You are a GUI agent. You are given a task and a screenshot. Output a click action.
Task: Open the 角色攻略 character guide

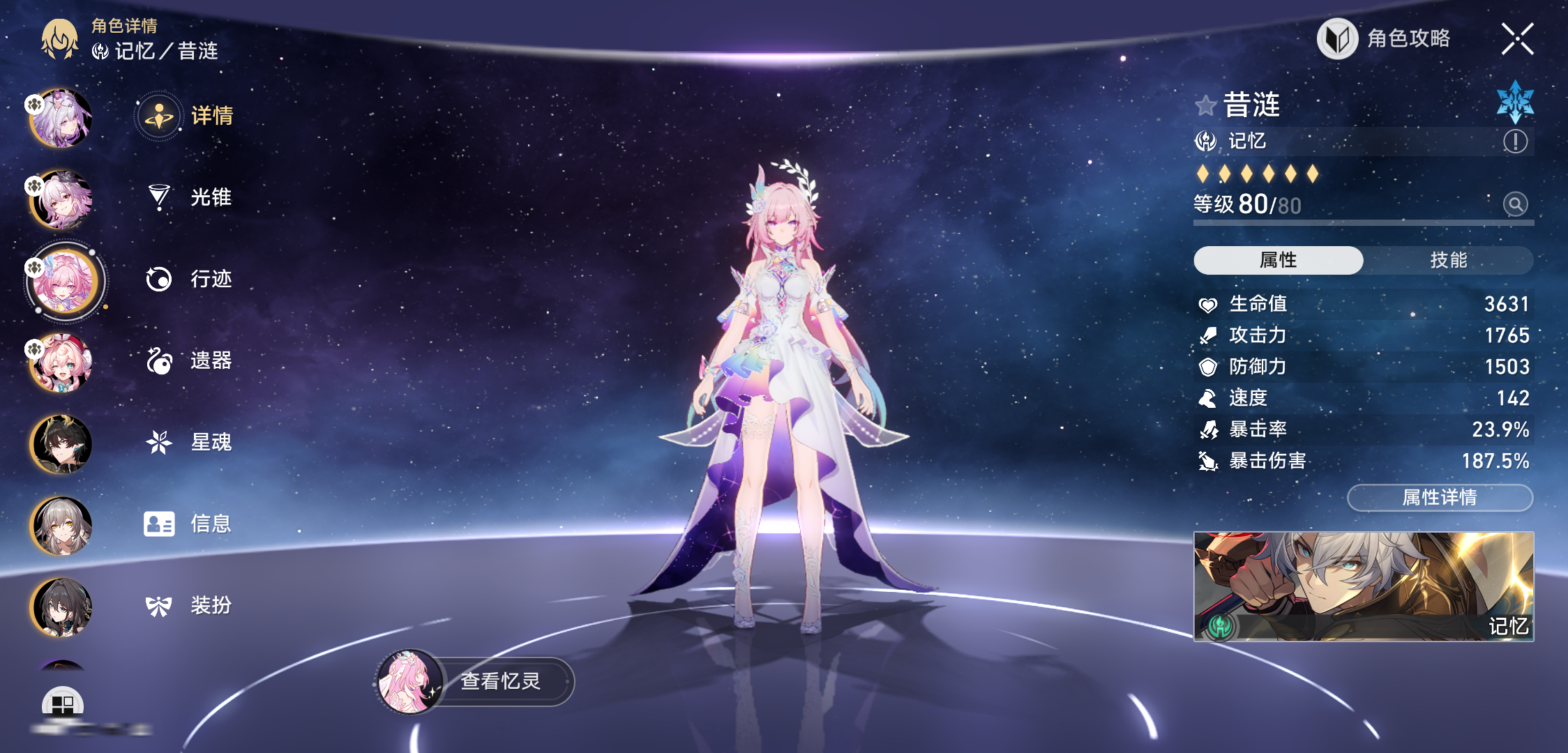1385,38
